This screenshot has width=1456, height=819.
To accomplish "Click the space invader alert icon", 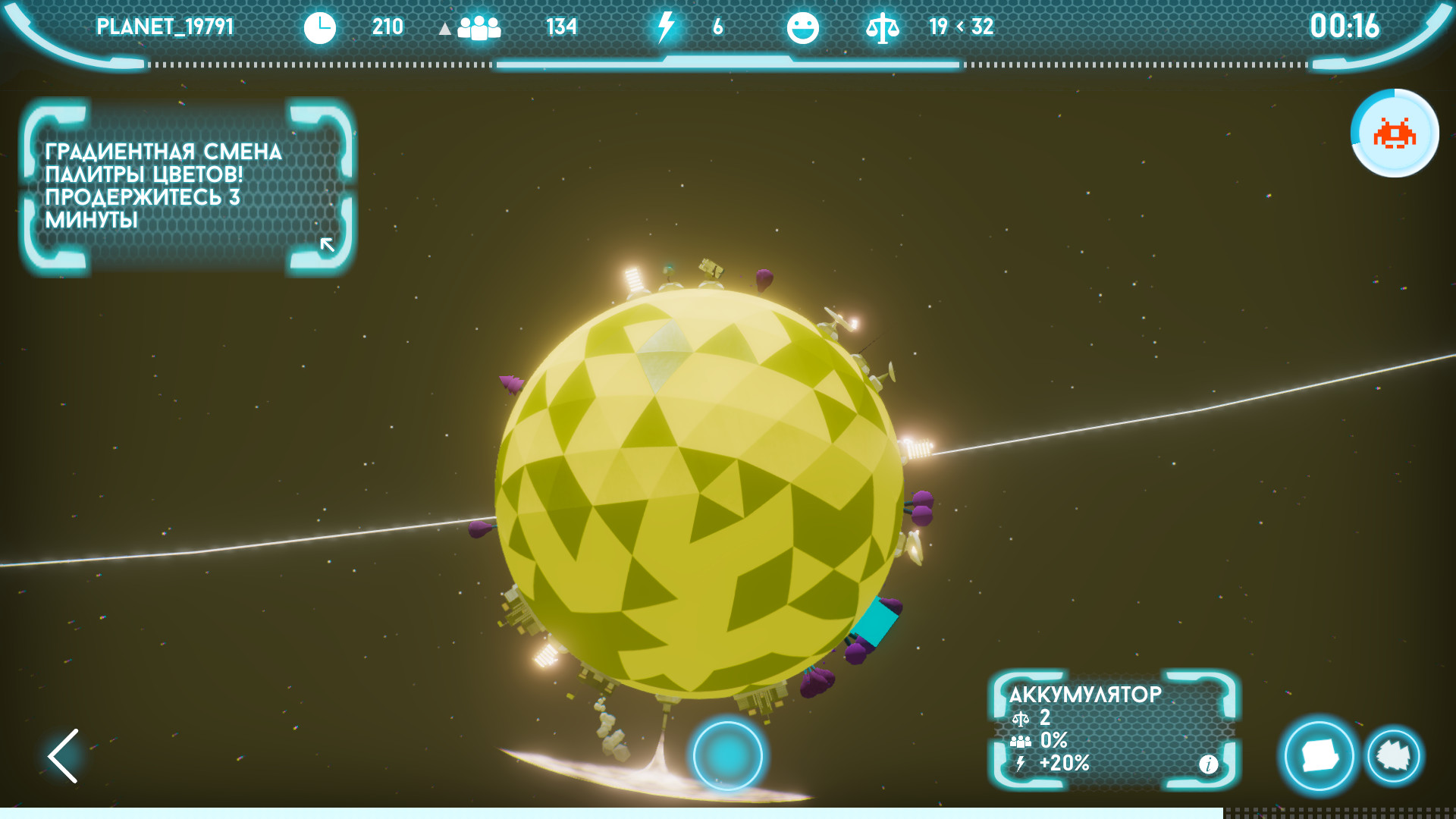I will pyautogui.click(x=1394, y=133).
